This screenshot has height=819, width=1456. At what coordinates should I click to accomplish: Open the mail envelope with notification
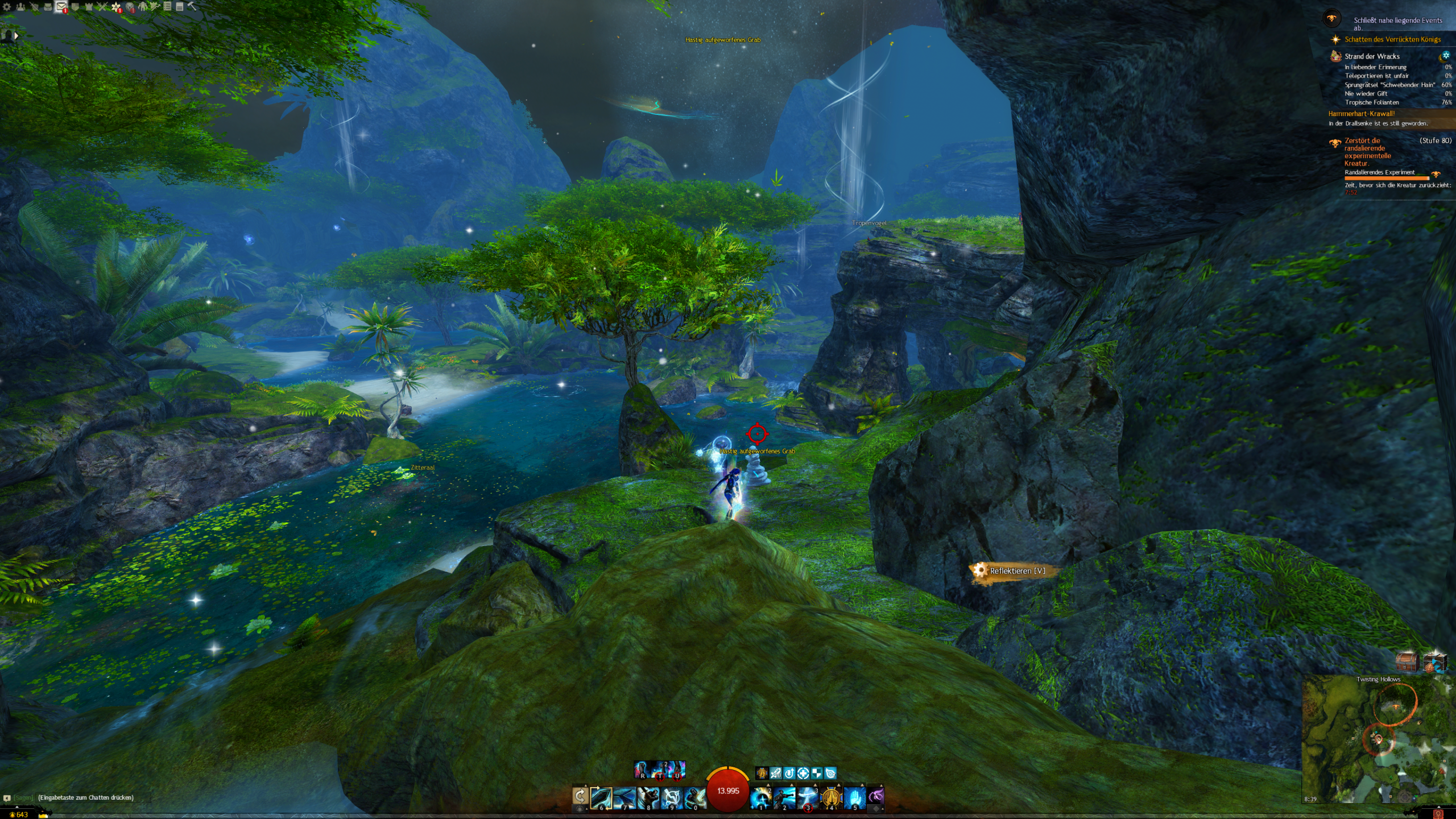point(60,7)
